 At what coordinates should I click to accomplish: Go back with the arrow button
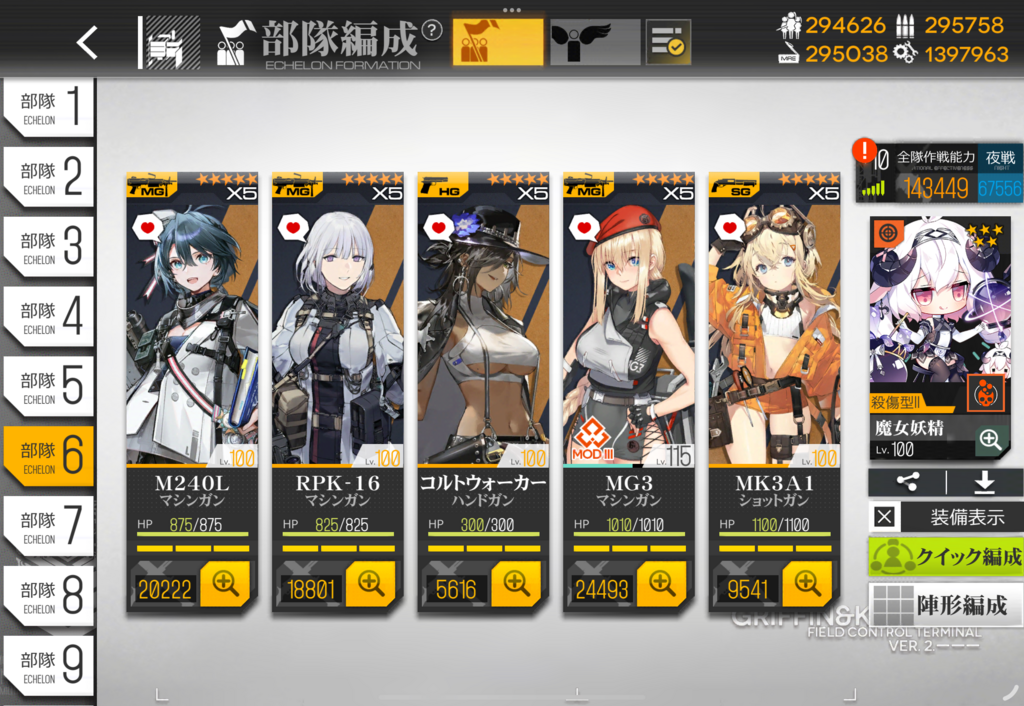tap(88, 41)
